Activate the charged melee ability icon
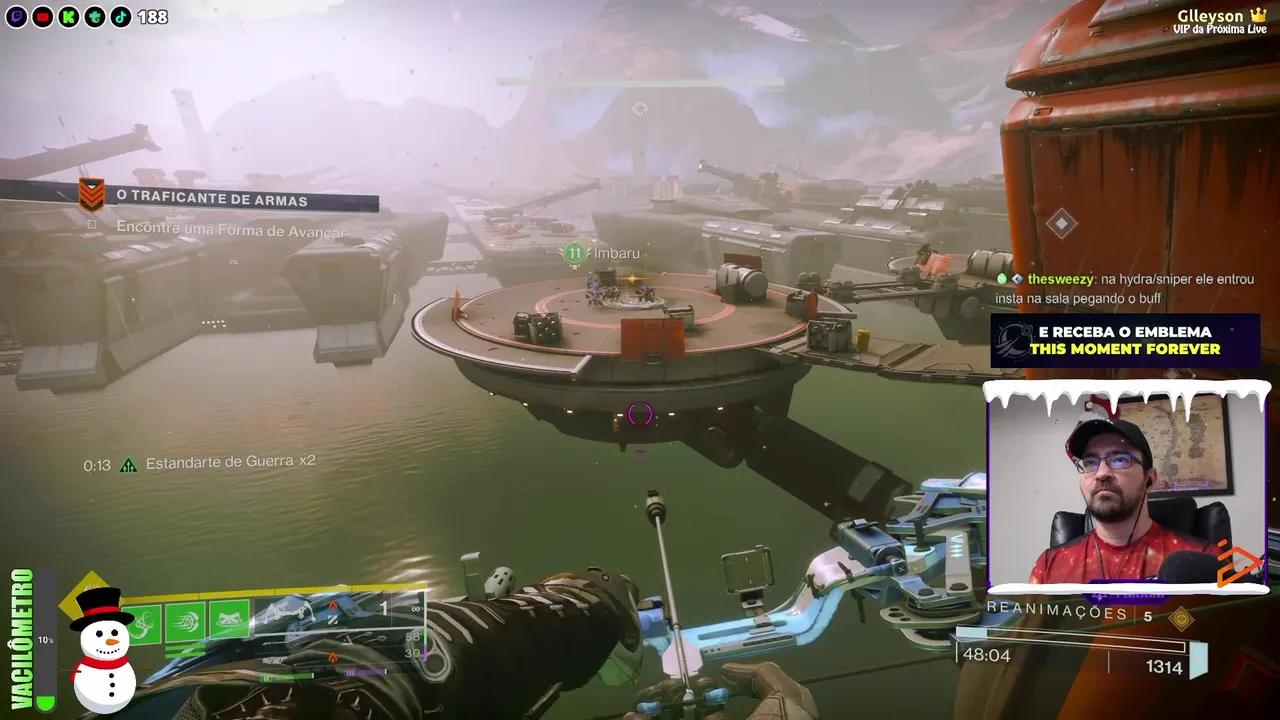Image resolution: width=1280 pixels, height=720 pixels. tap(186, 622)
